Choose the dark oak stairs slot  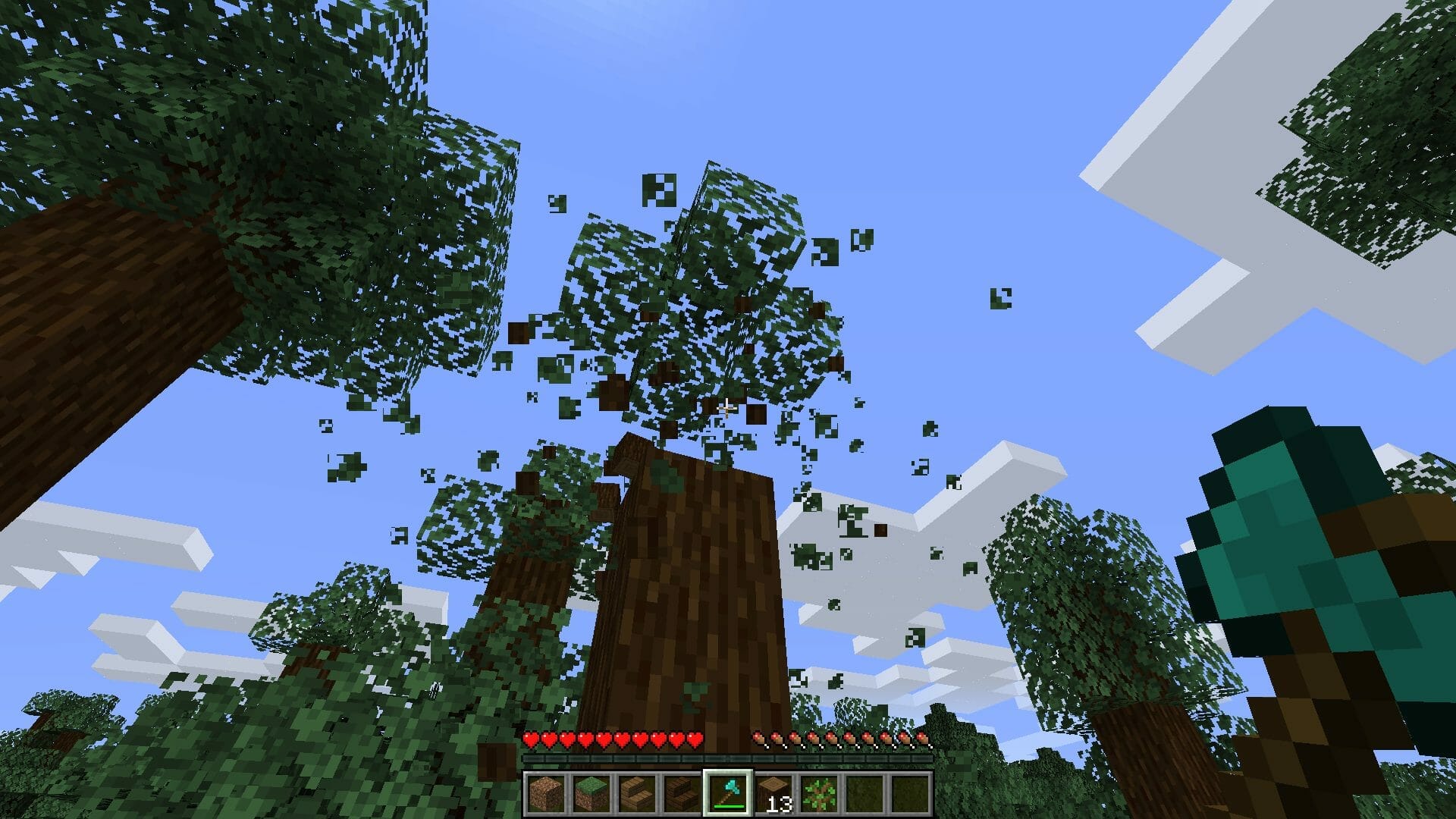tap(682, 792)
